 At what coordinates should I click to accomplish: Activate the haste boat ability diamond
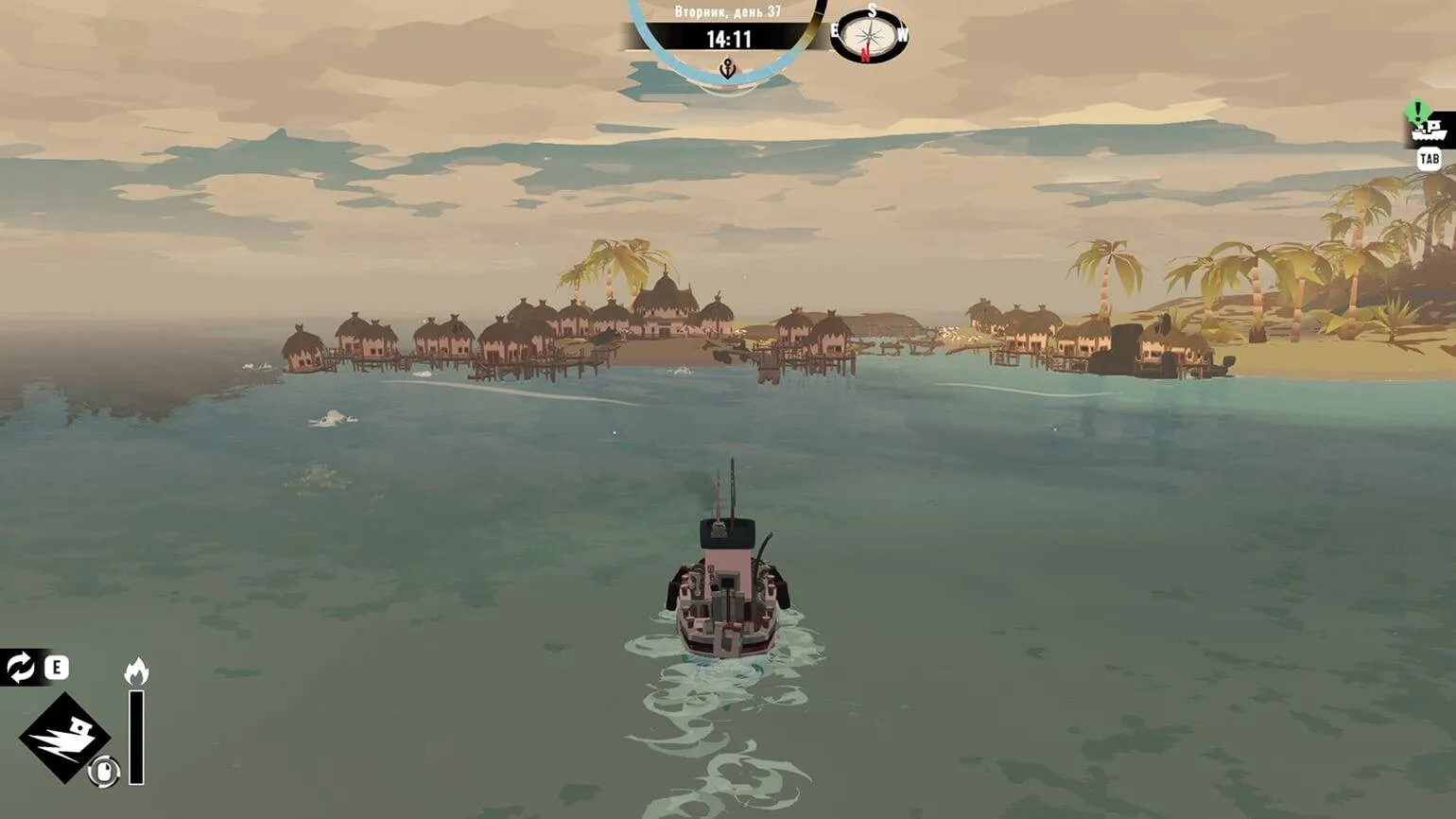64,737
